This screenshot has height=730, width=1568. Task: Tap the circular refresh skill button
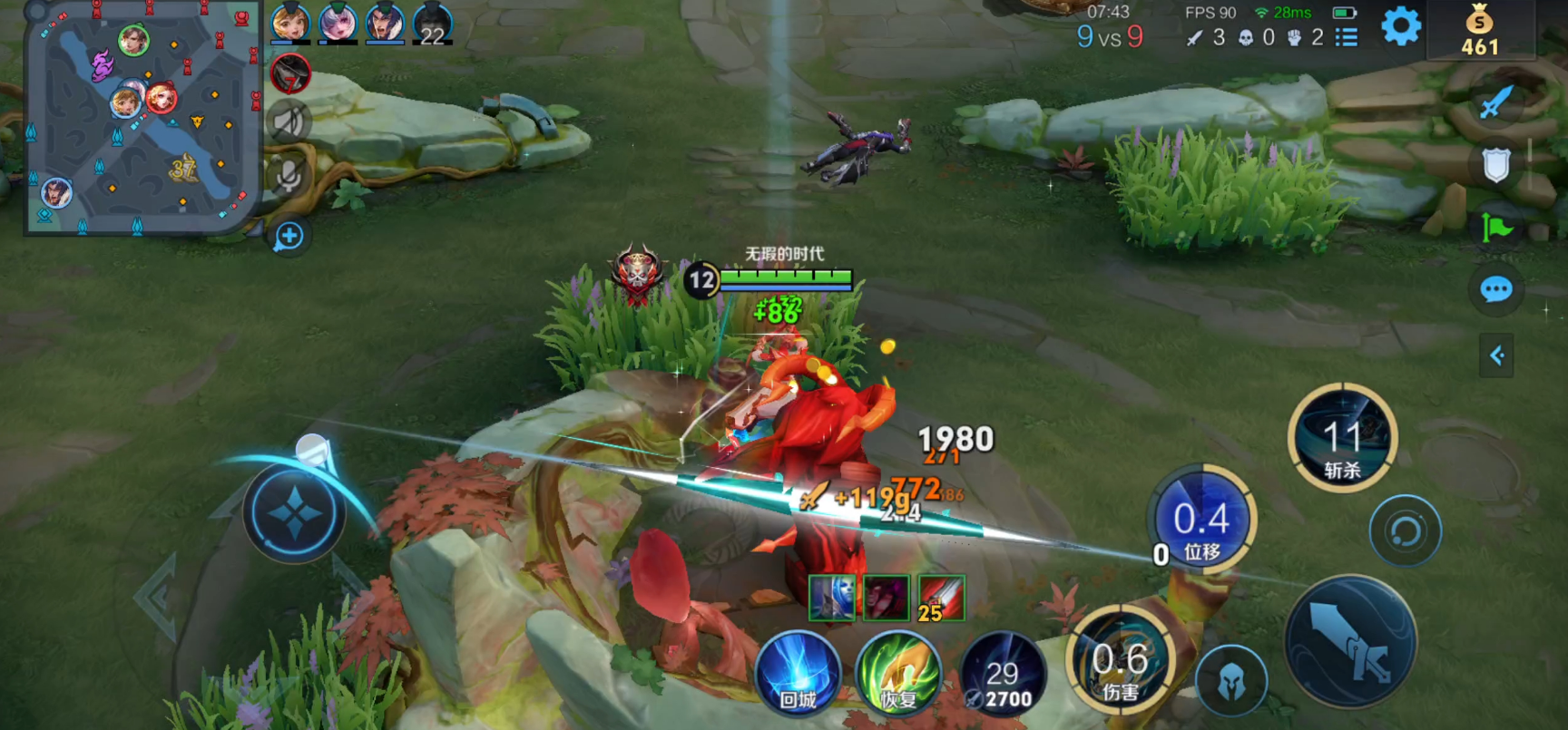click(x=1405, y=531)
